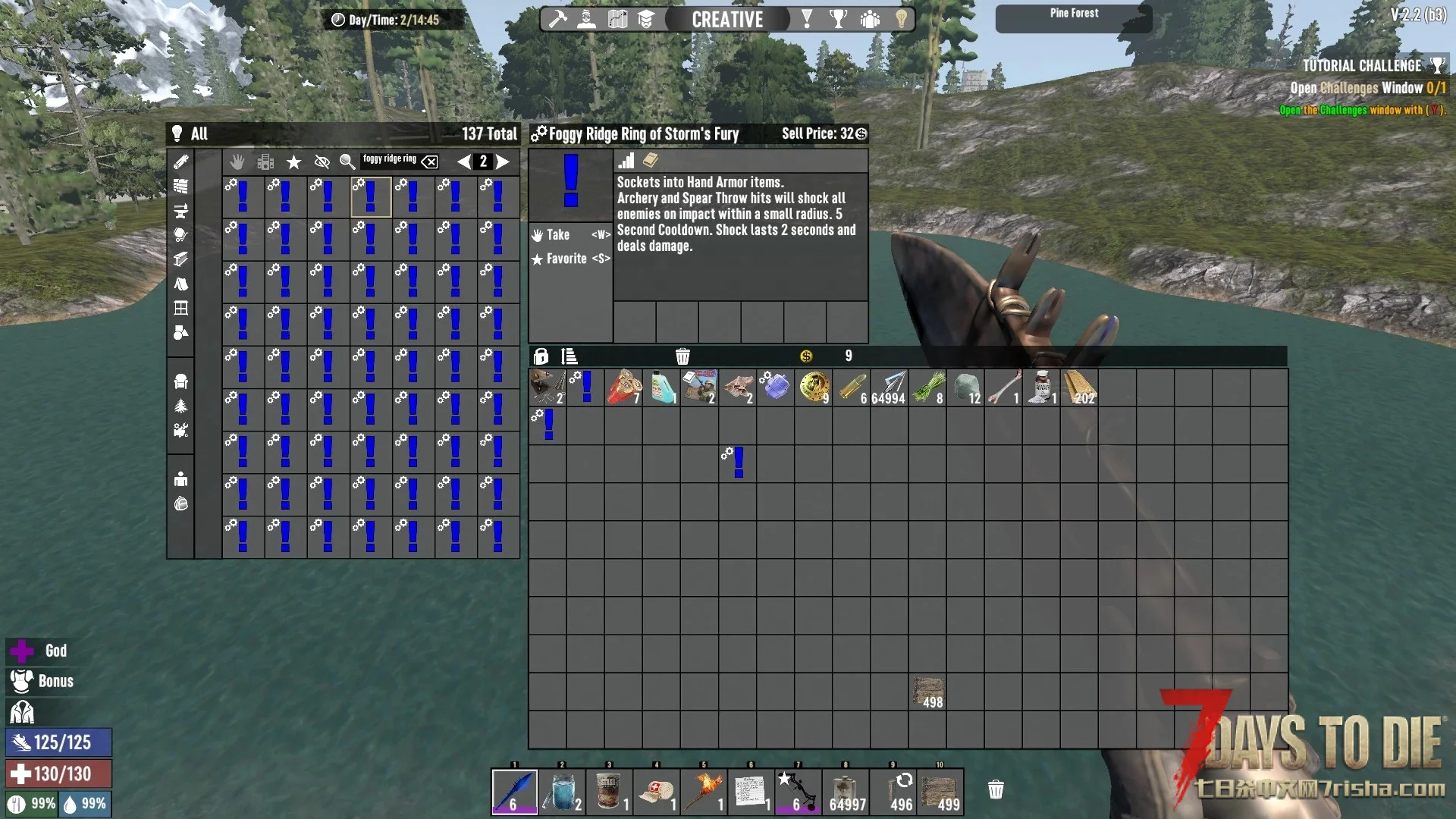This screenshot has width=1456, height=819.
Task: Open the players group tab
Action: point(870,19)
